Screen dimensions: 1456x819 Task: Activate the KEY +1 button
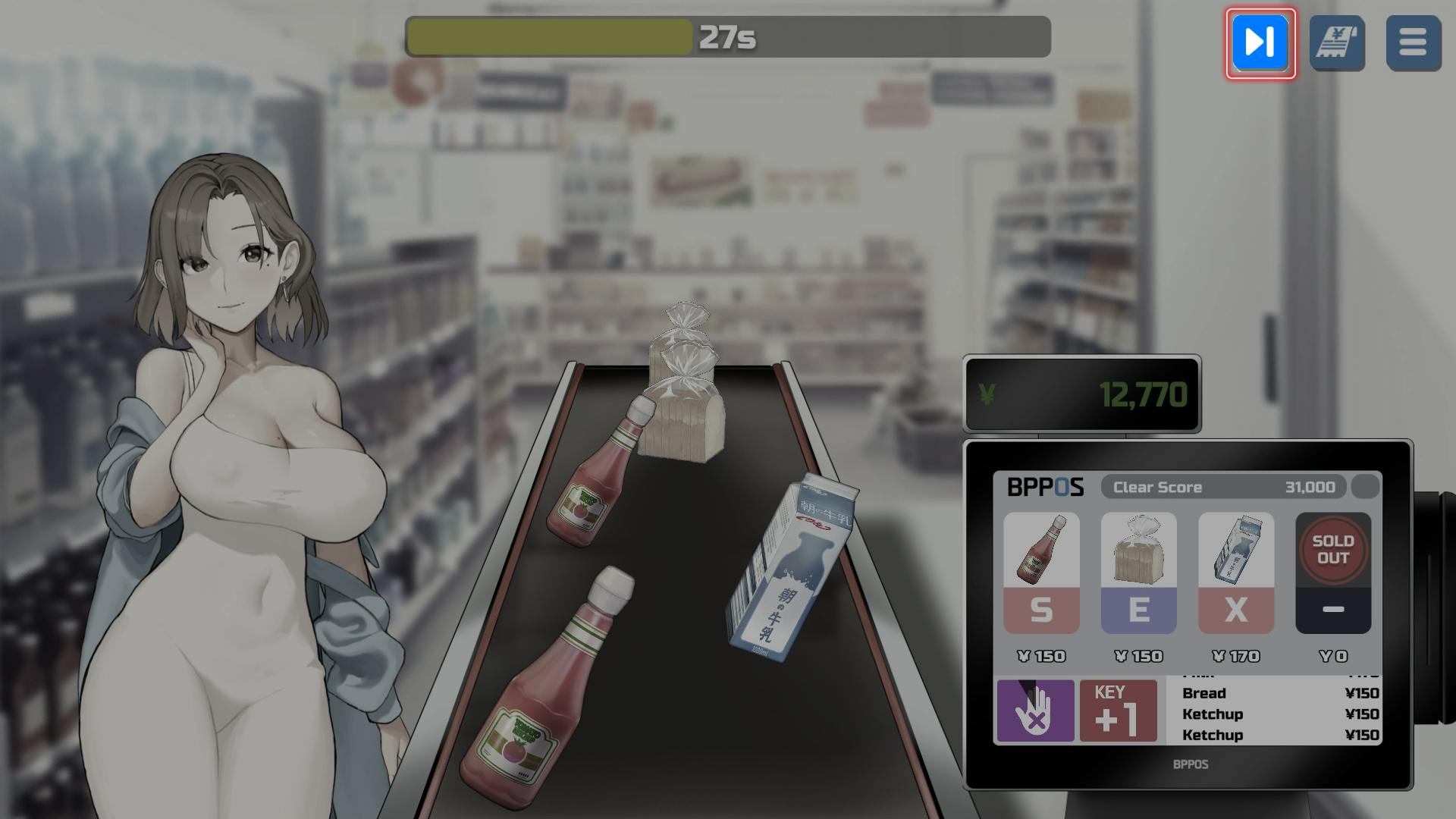click(1118, 711)
